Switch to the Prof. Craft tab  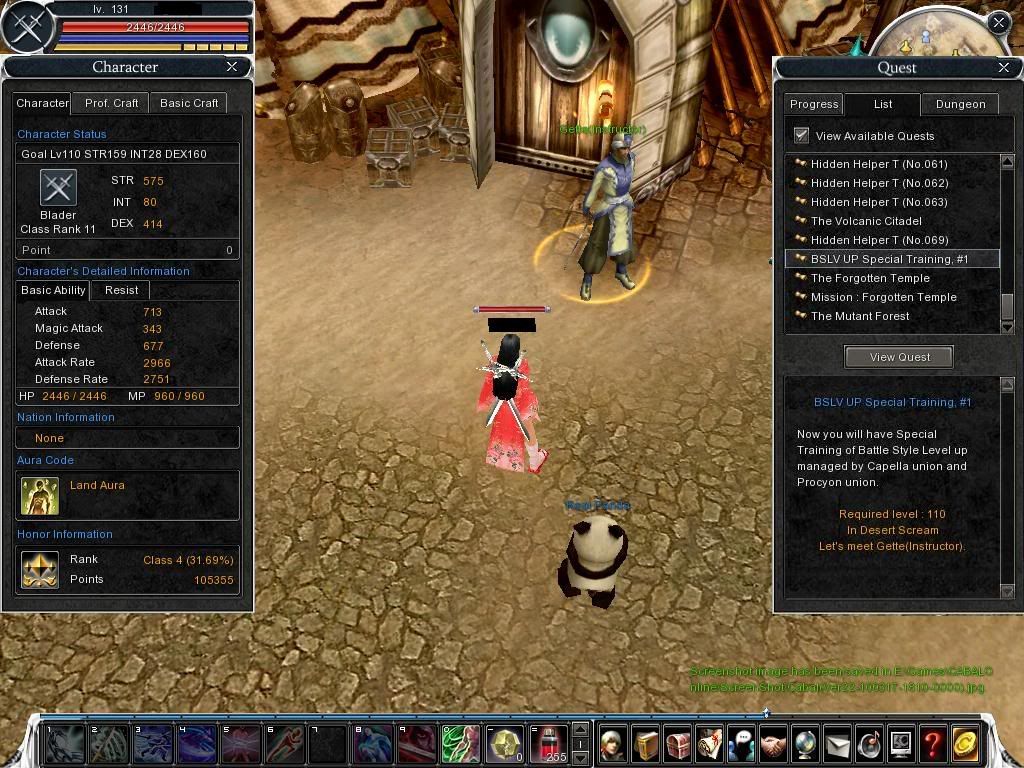point(111,103)
